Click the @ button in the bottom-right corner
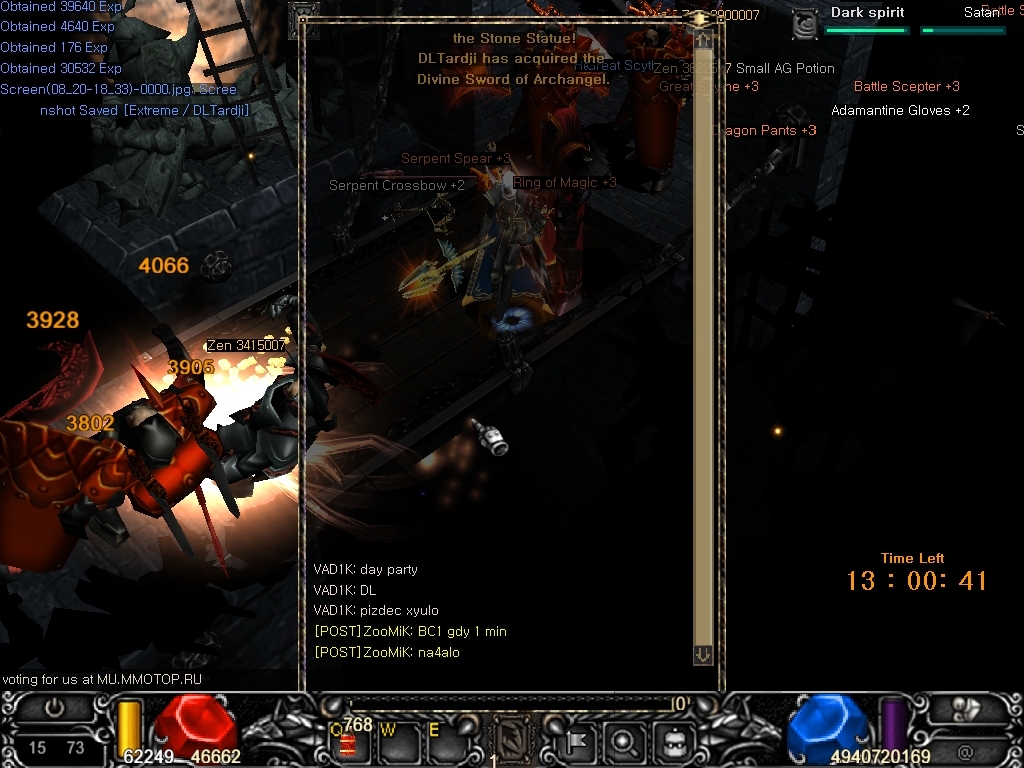Screen dimensions: 1024x768 click(x=965, y=751)
